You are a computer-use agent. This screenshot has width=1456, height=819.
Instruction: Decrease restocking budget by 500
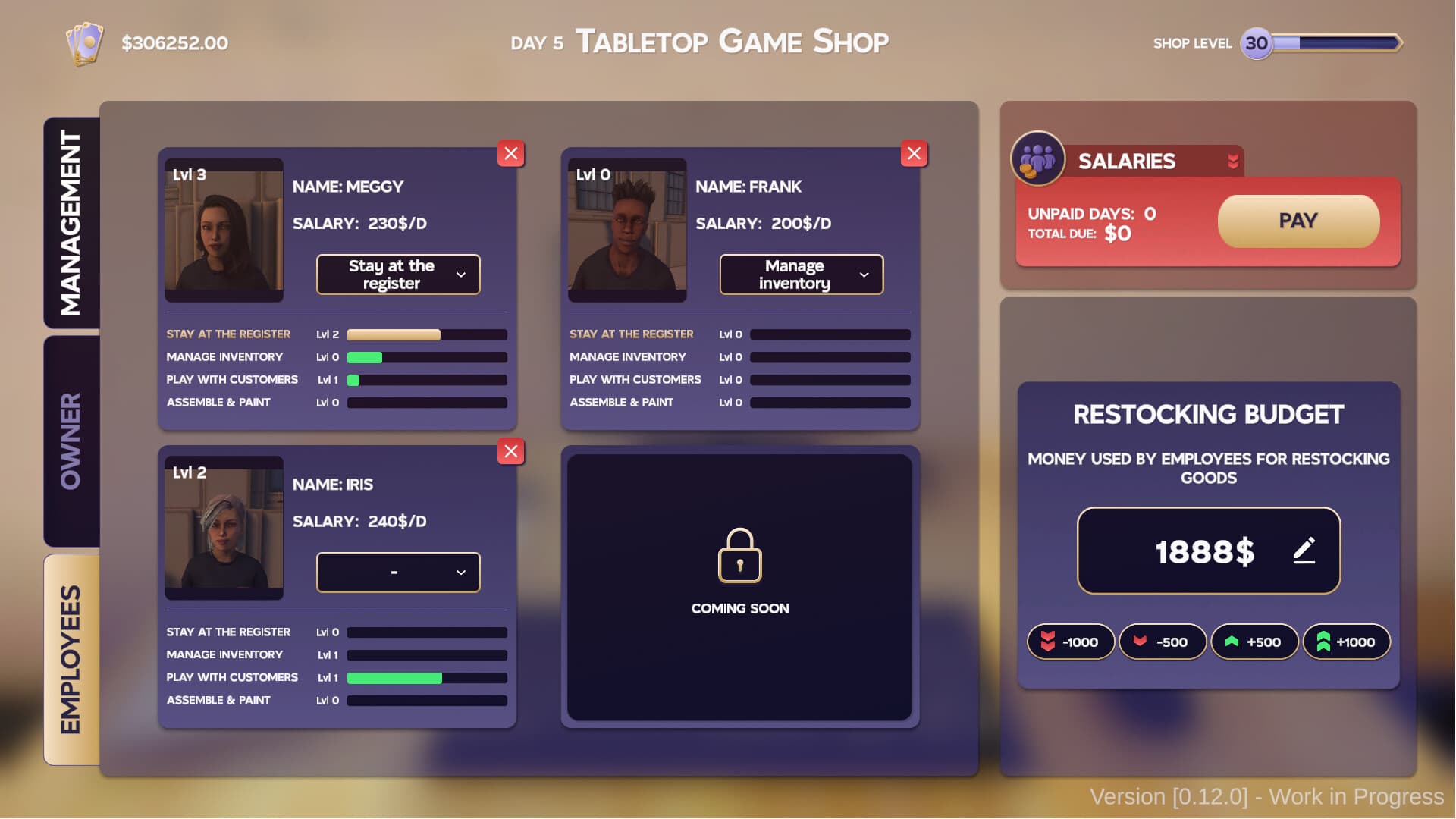(x=1163, y=642)
